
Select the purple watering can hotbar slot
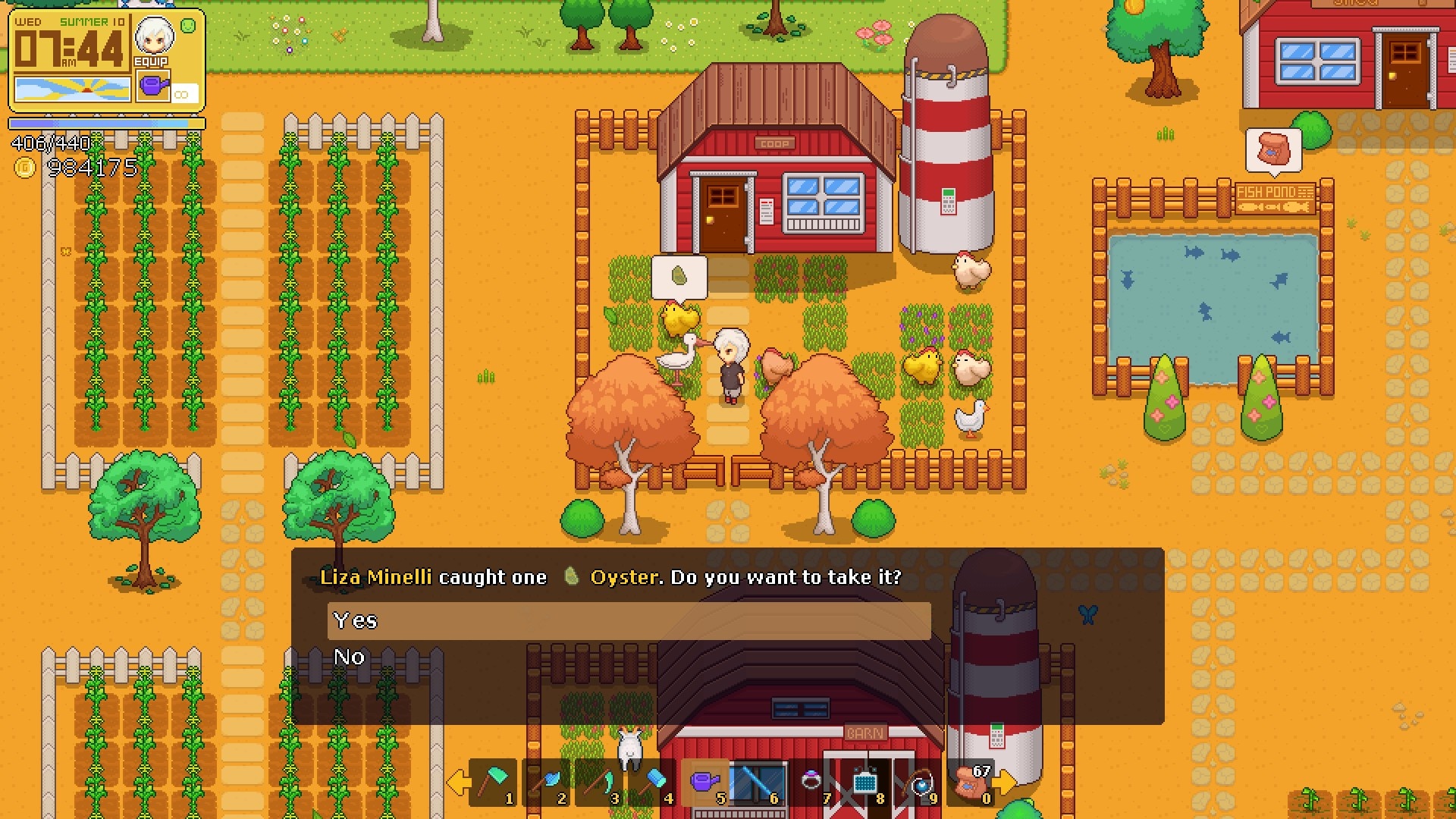tap(705, 782)
